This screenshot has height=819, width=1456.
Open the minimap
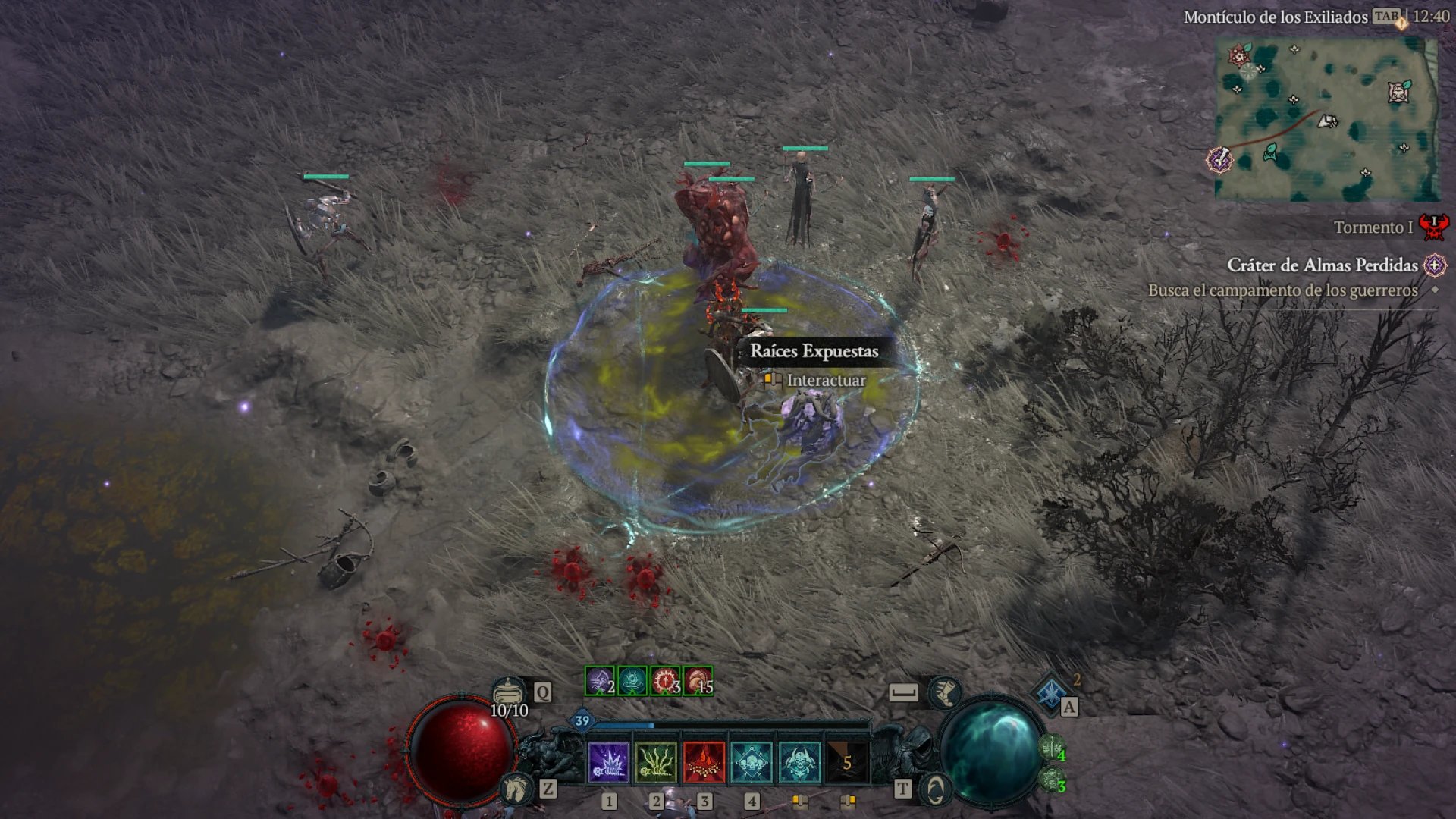pos(1327,119)
